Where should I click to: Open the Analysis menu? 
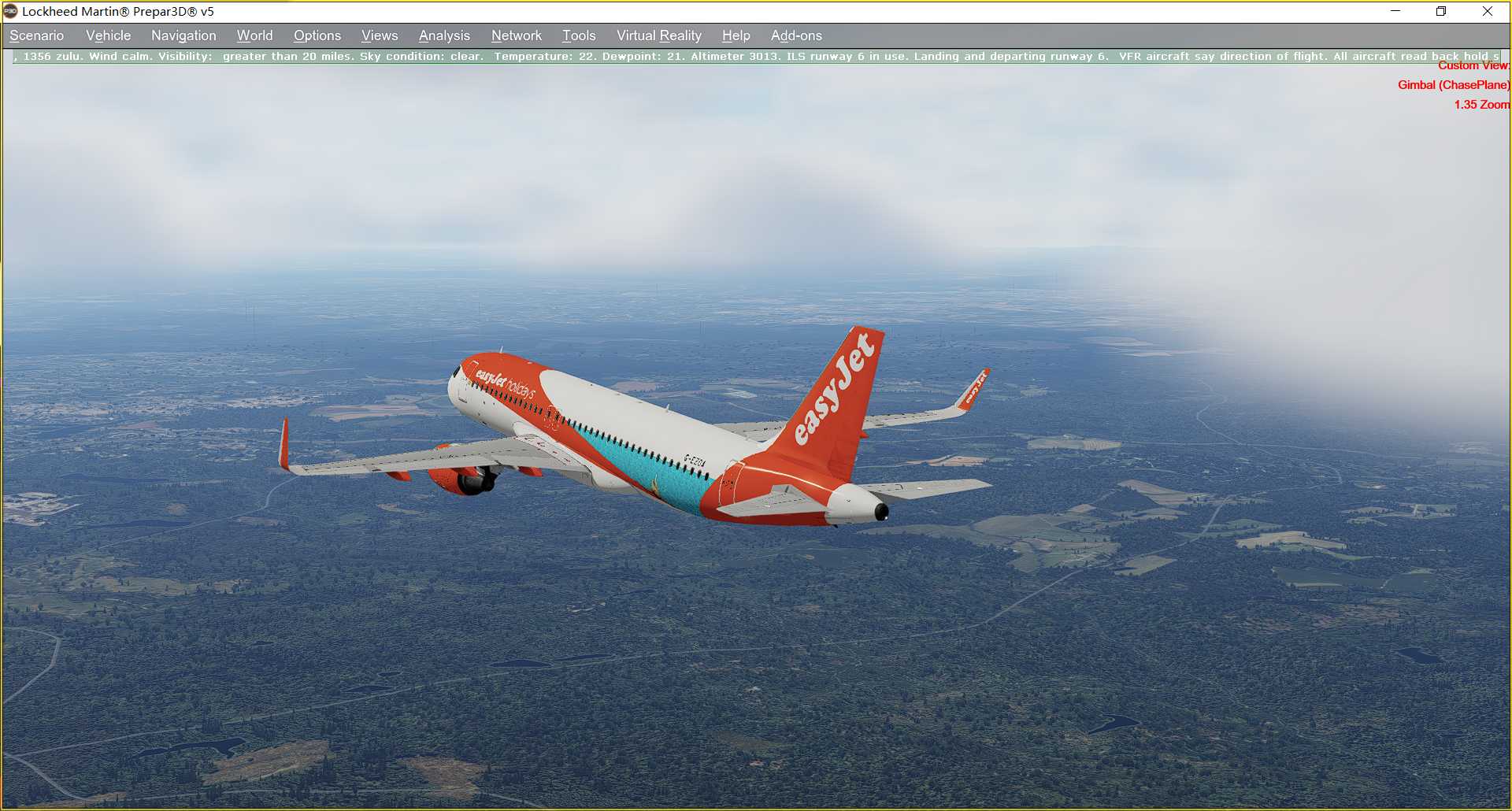(444, 35)
